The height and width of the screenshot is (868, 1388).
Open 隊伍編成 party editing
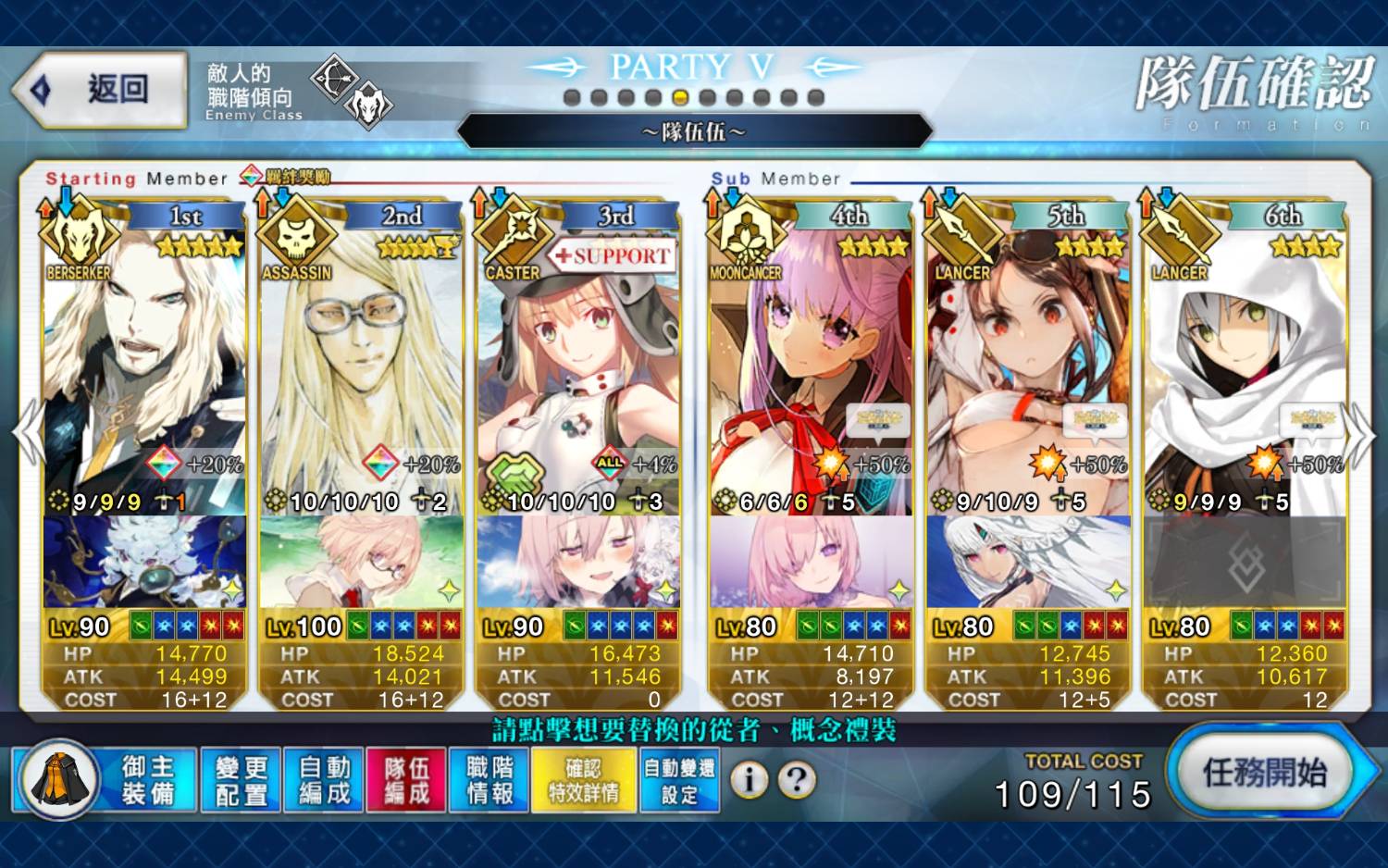tap(406, 780)
